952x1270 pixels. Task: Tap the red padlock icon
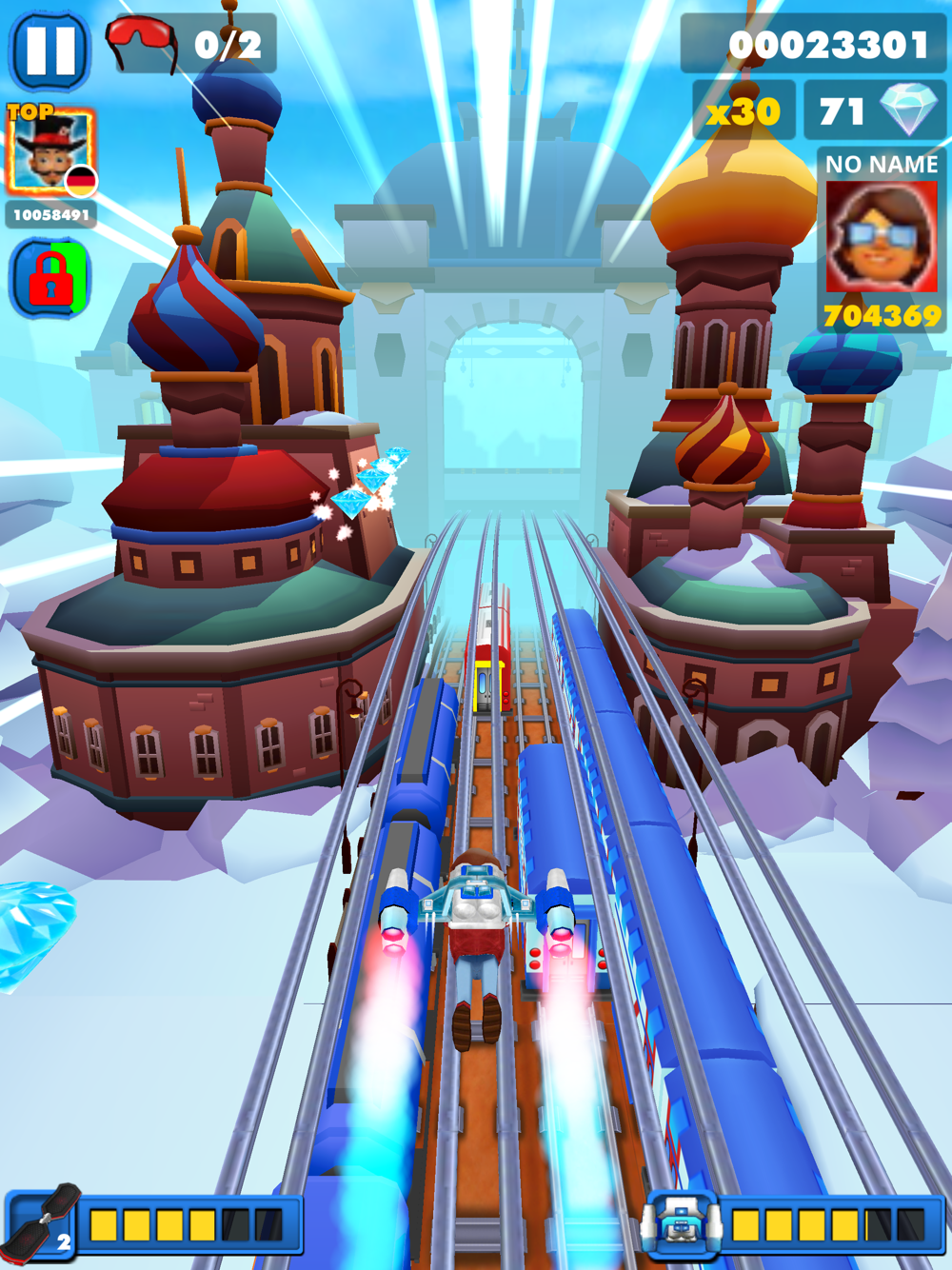pyautogui.click(x=50, y=279)
